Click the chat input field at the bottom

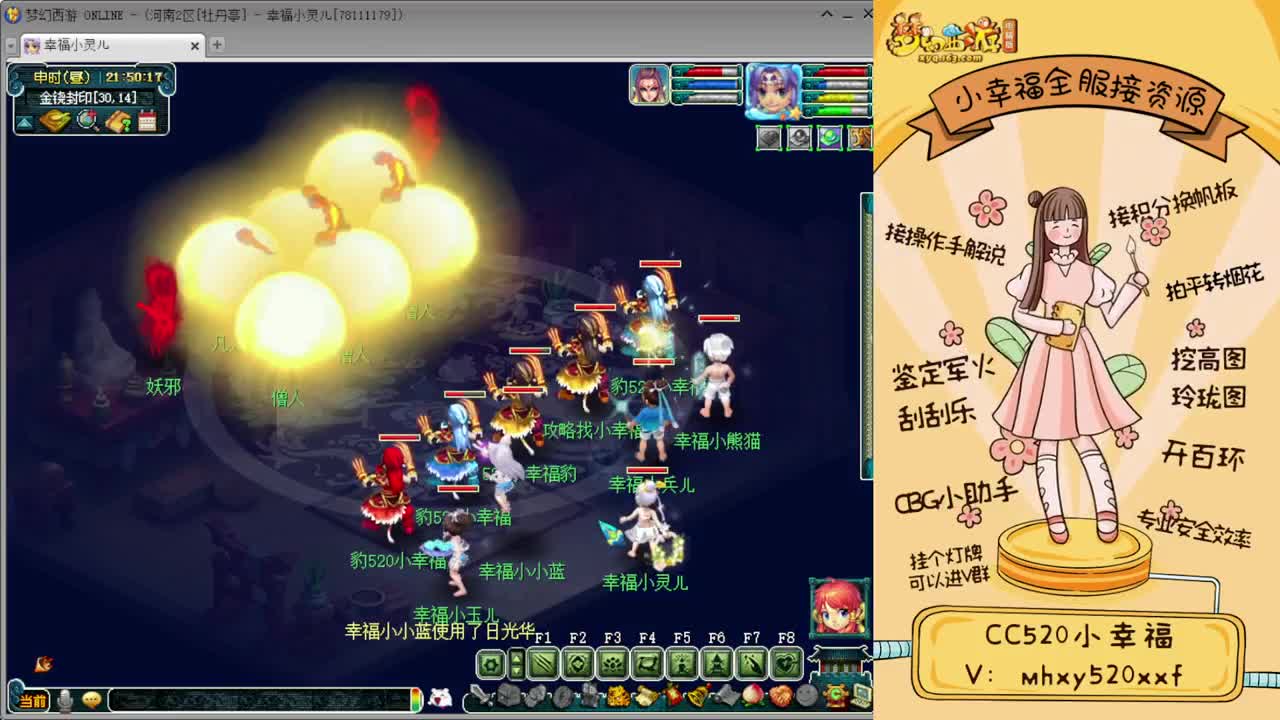257,699
